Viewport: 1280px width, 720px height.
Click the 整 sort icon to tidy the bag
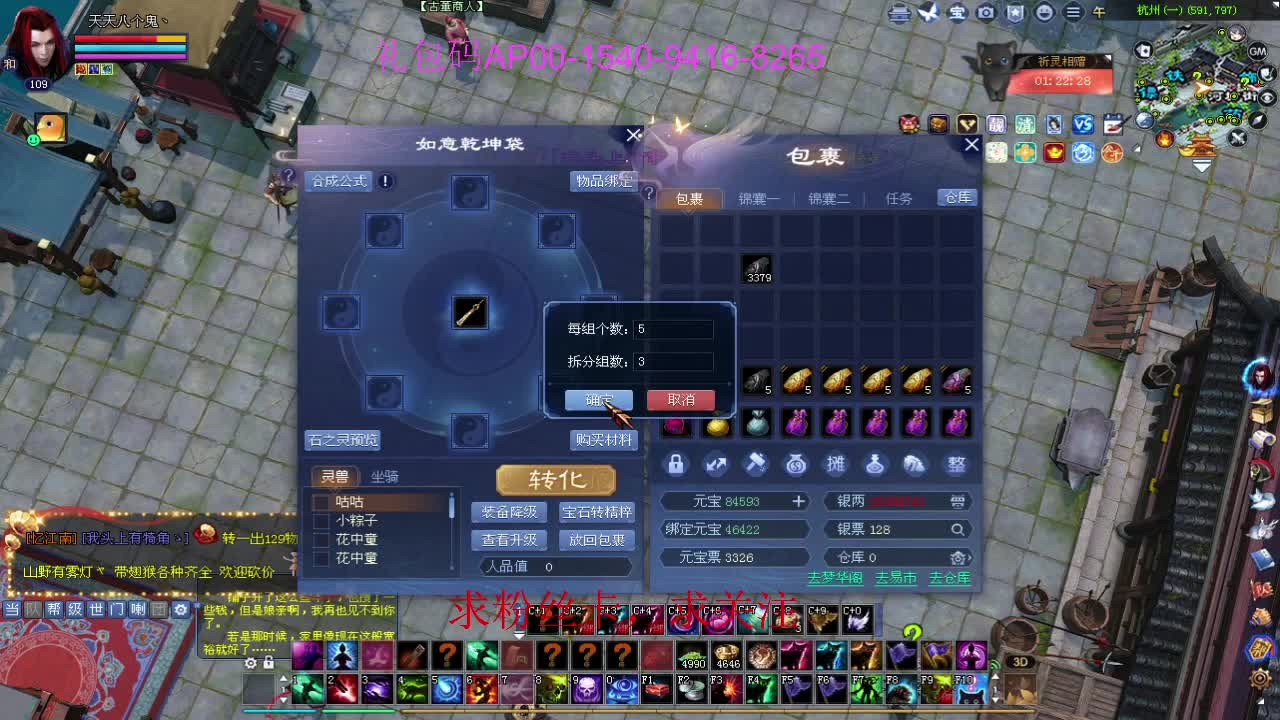click(957, 464)
